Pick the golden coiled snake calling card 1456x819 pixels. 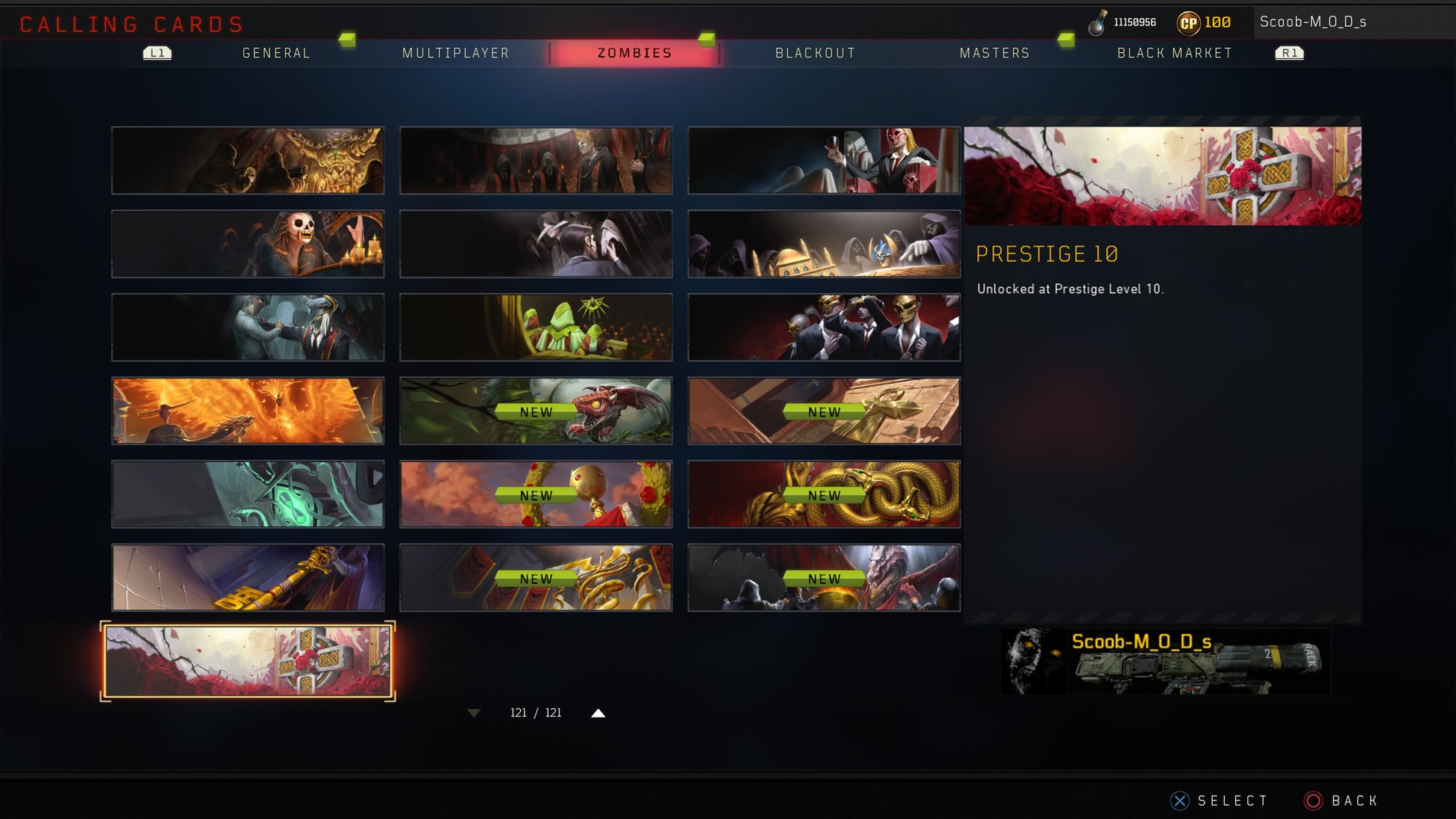[x=824, y=494]
